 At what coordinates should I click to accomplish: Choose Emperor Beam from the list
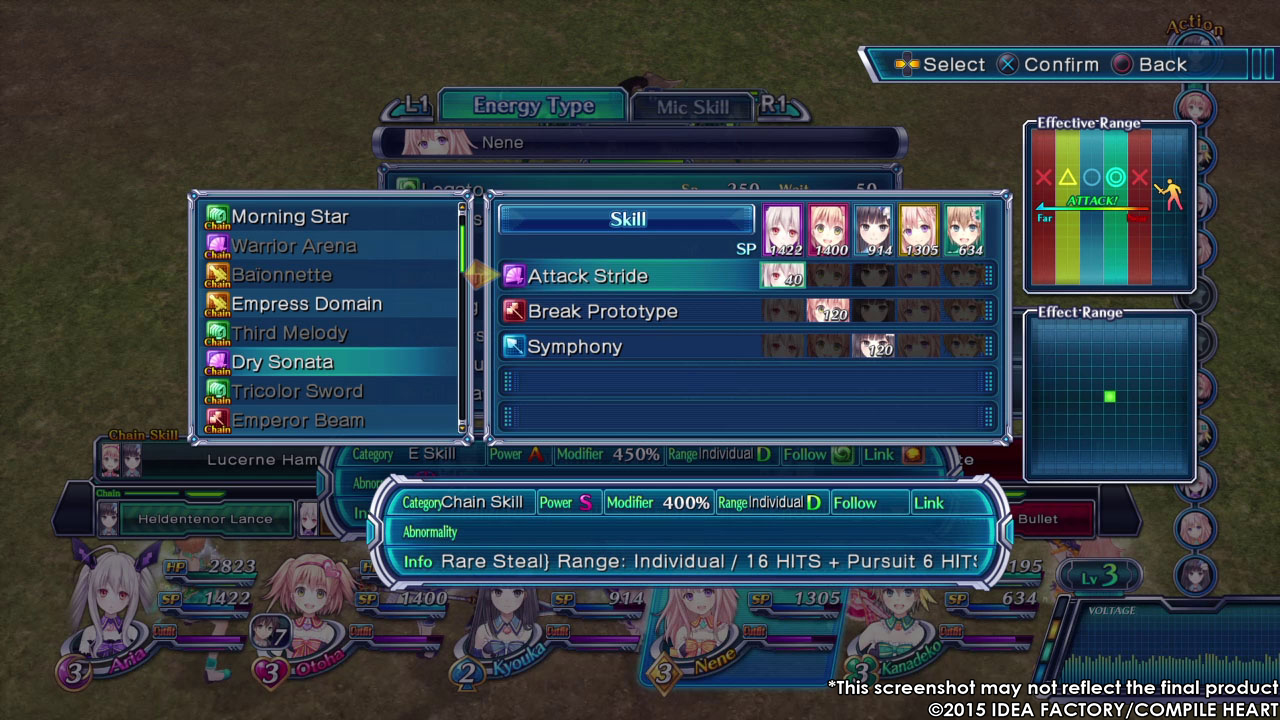tap(297, 420)
